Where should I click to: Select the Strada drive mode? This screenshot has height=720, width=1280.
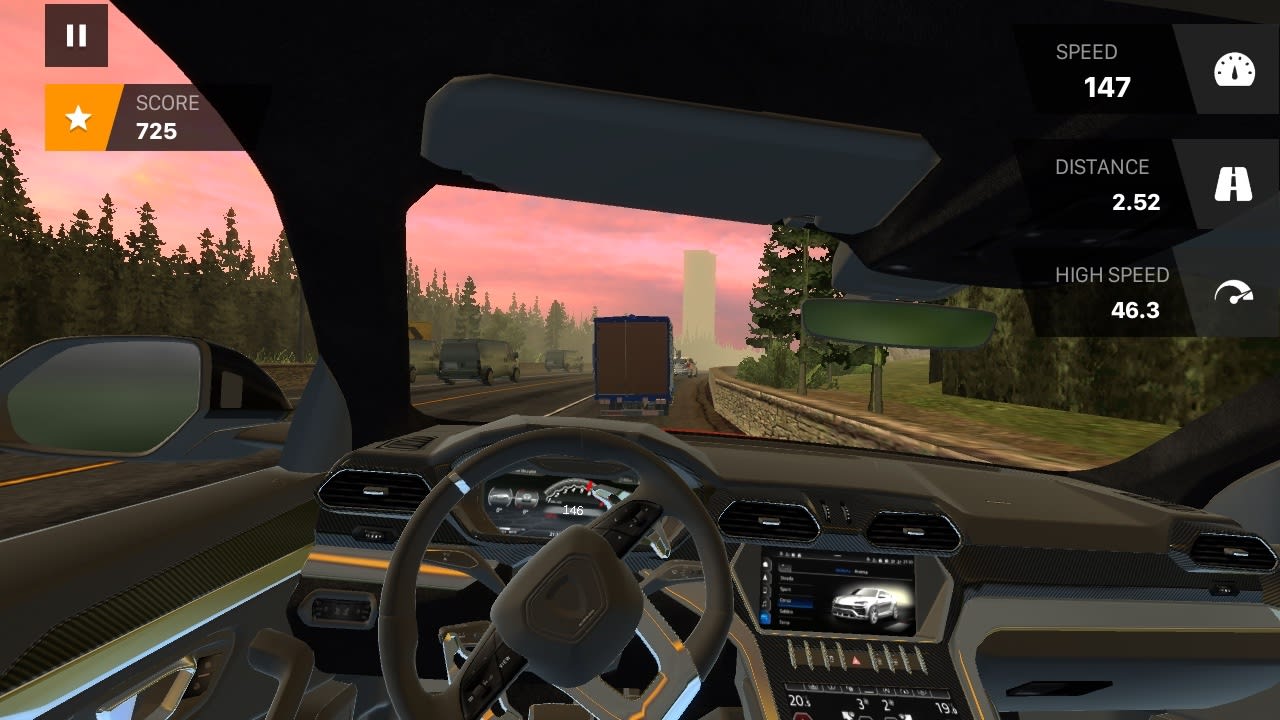point(786,578)
